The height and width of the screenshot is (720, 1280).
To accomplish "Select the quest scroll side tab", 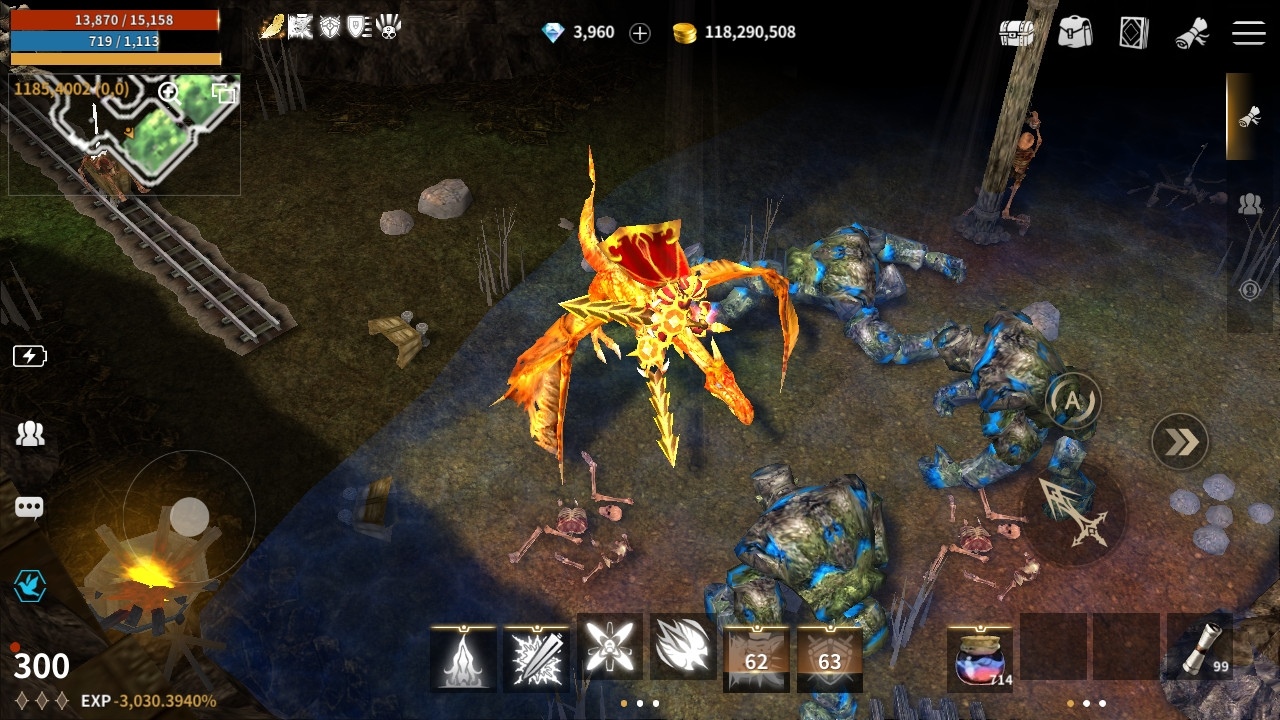I will 1248,117.
